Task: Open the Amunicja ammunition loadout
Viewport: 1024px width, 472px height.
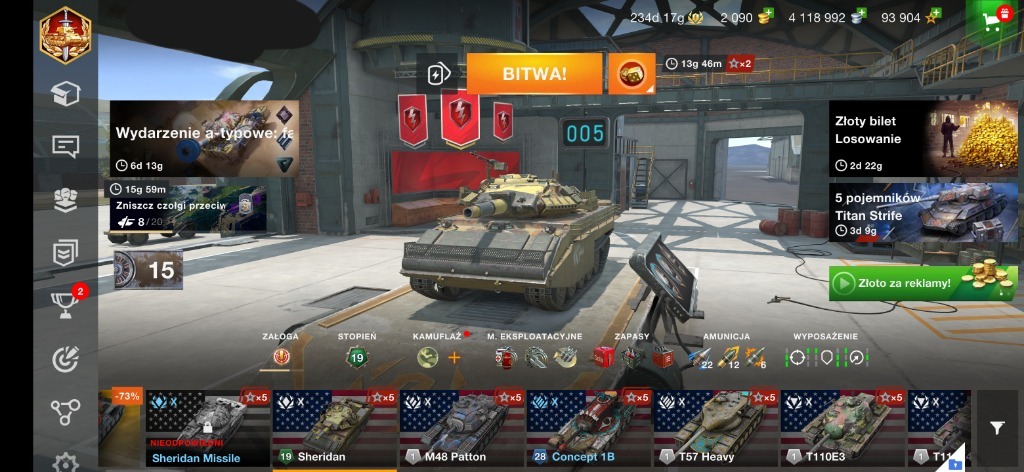Action: click(727, 357)
